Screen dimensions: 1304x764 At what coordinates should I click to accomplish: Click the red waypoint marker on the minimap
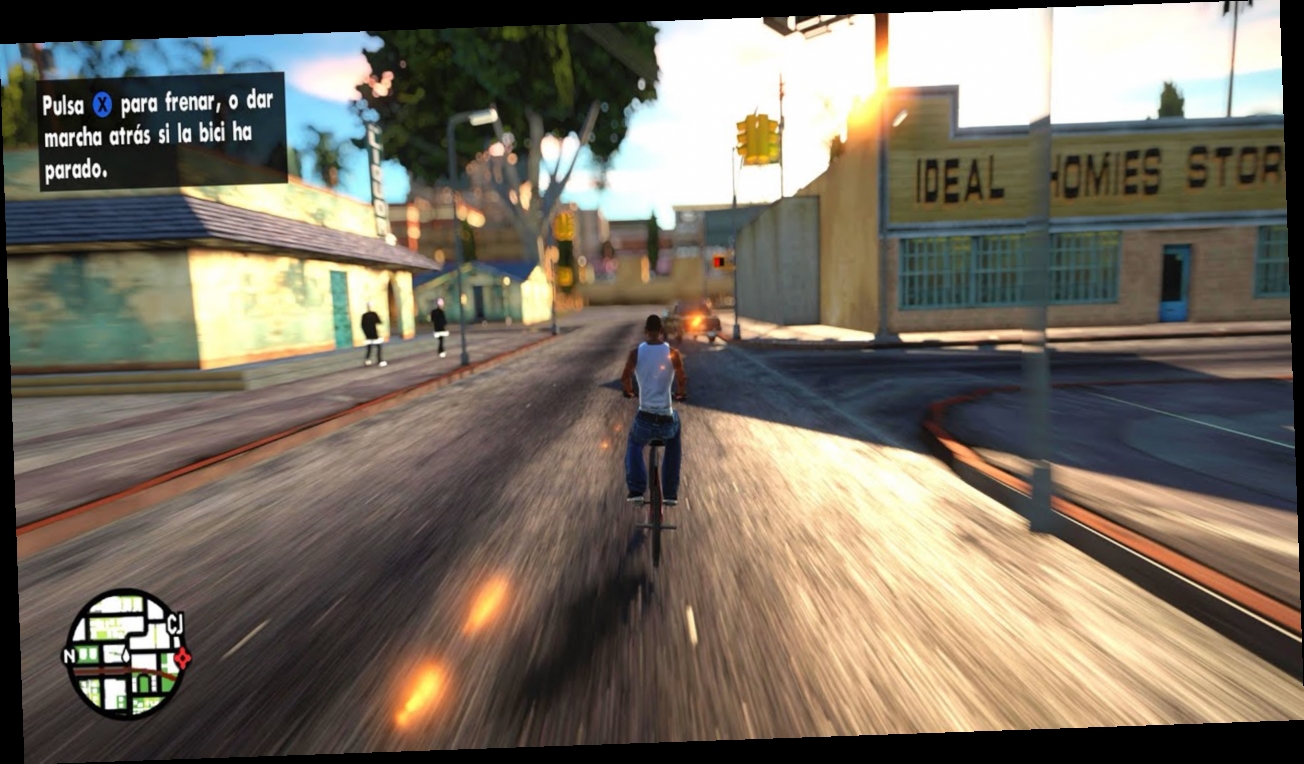coord(183,658)
